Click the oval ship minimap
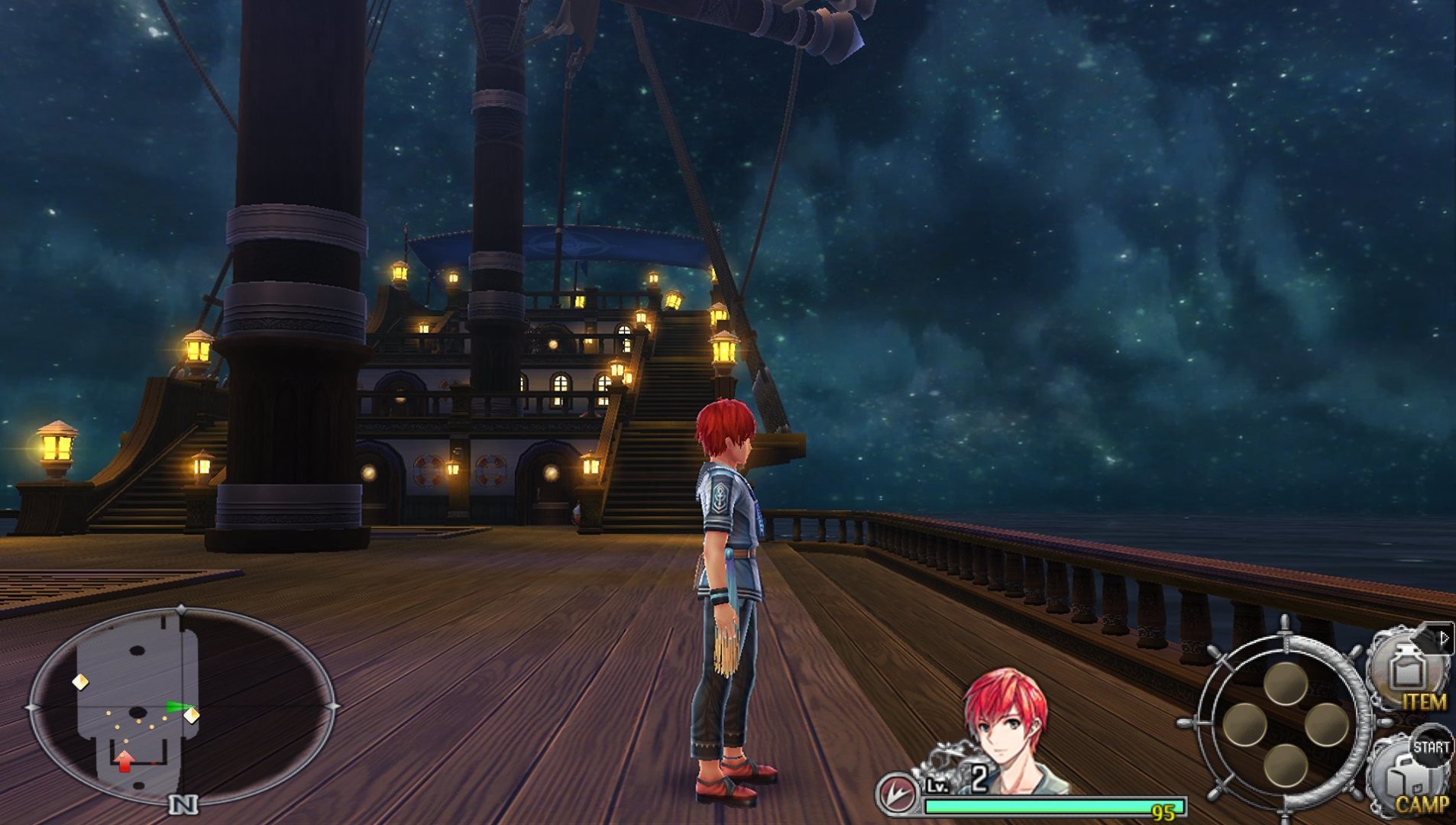This screenshot has width=1456, height=825. pos(182,706)
